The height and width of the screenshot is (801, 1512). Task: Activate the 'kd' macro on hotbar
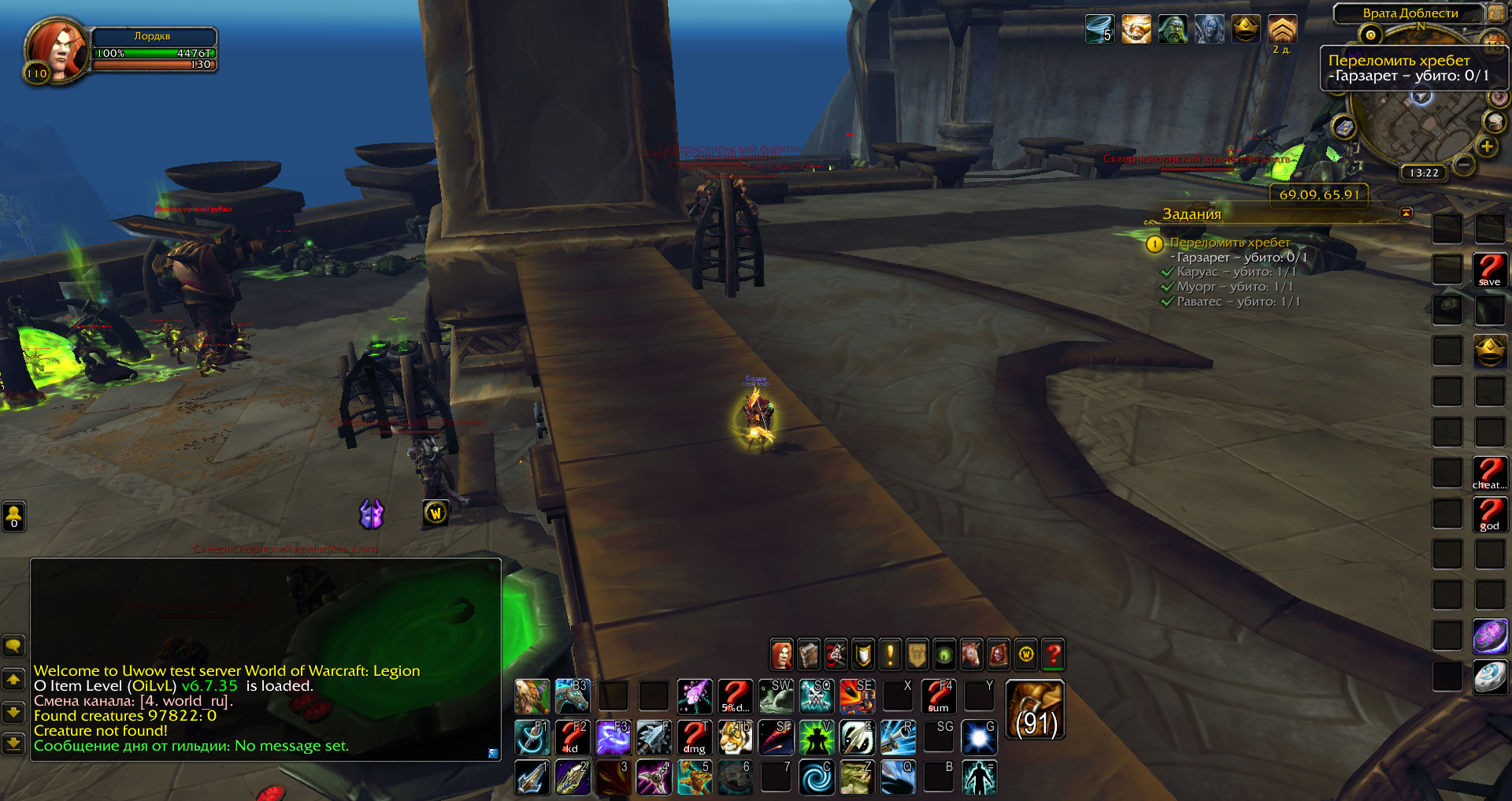point(573,737)
